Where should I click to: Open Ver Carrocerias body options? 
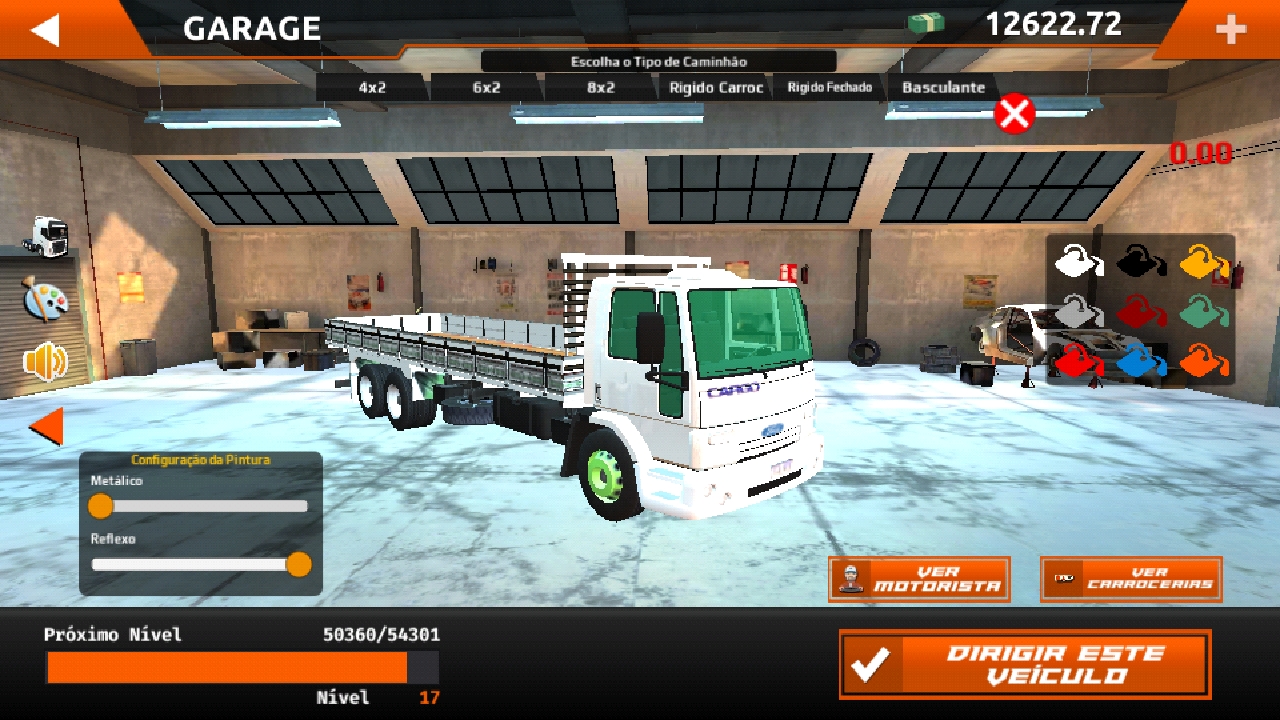click(1131, 579)
